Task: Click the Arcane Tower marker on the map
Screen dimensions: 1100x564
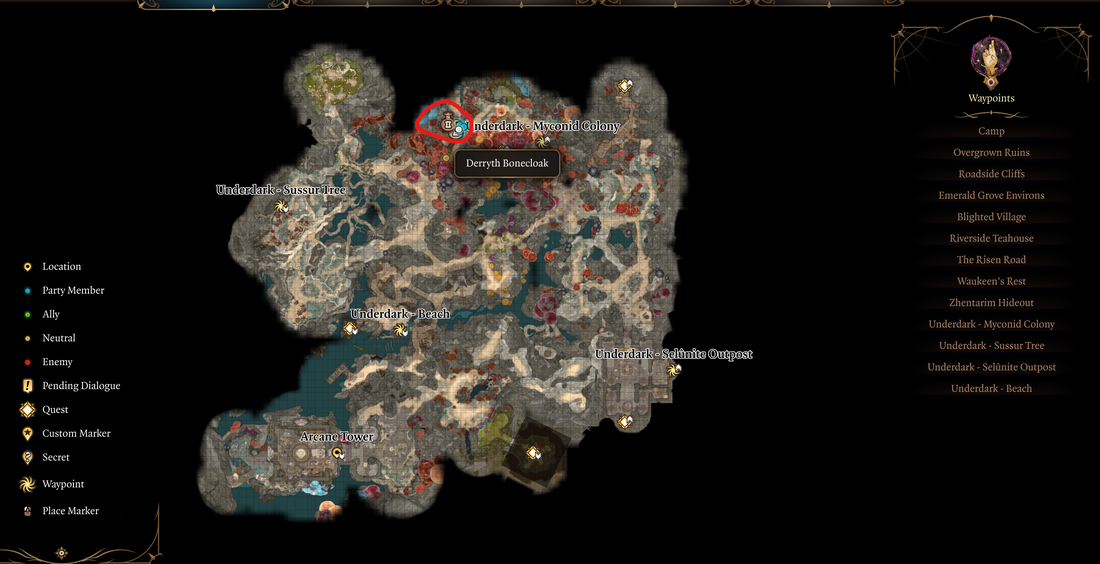Action: coord(338,453)
